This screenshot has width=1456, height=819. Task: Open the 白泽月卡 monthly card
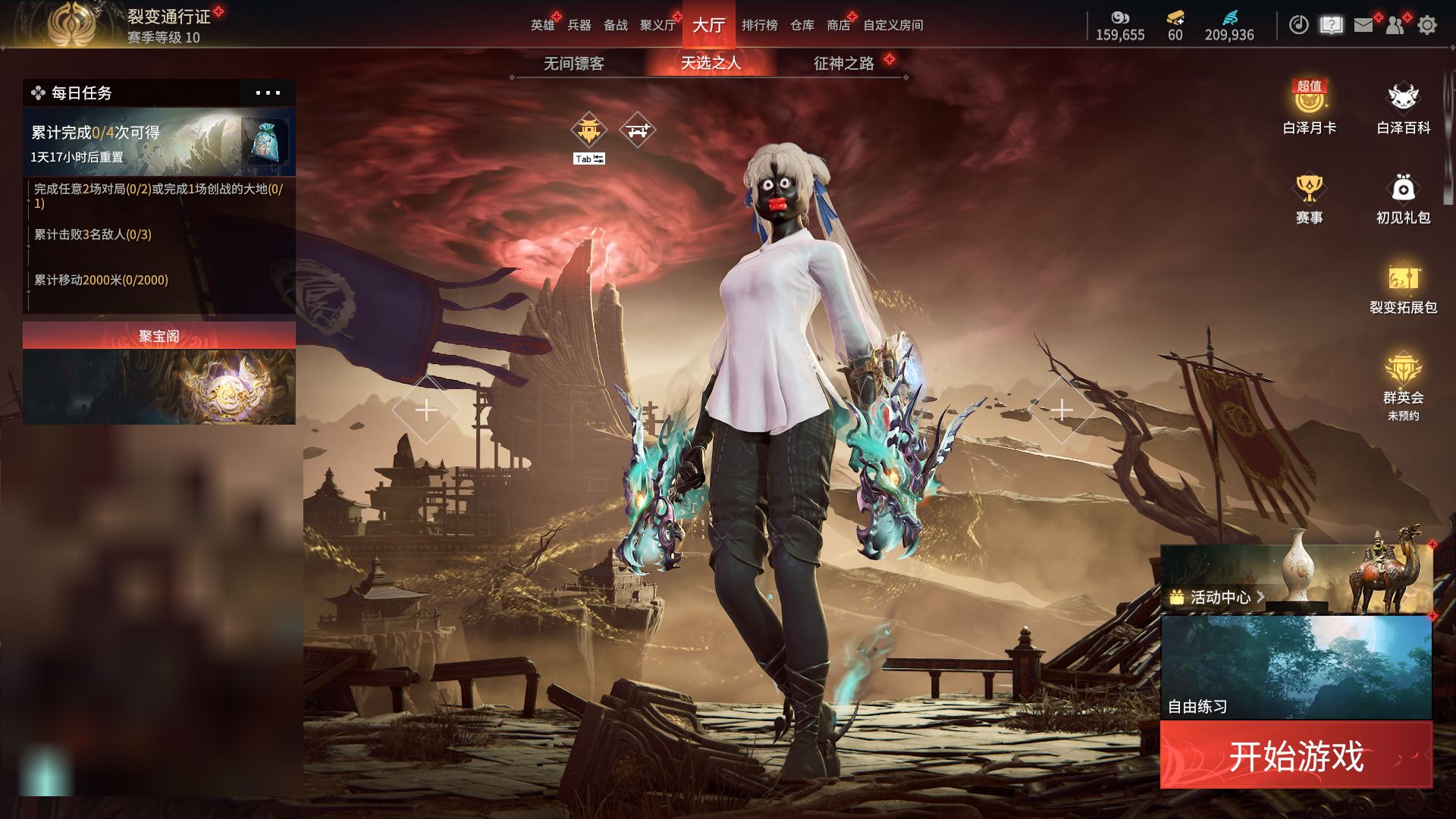tap(1309, 108)
